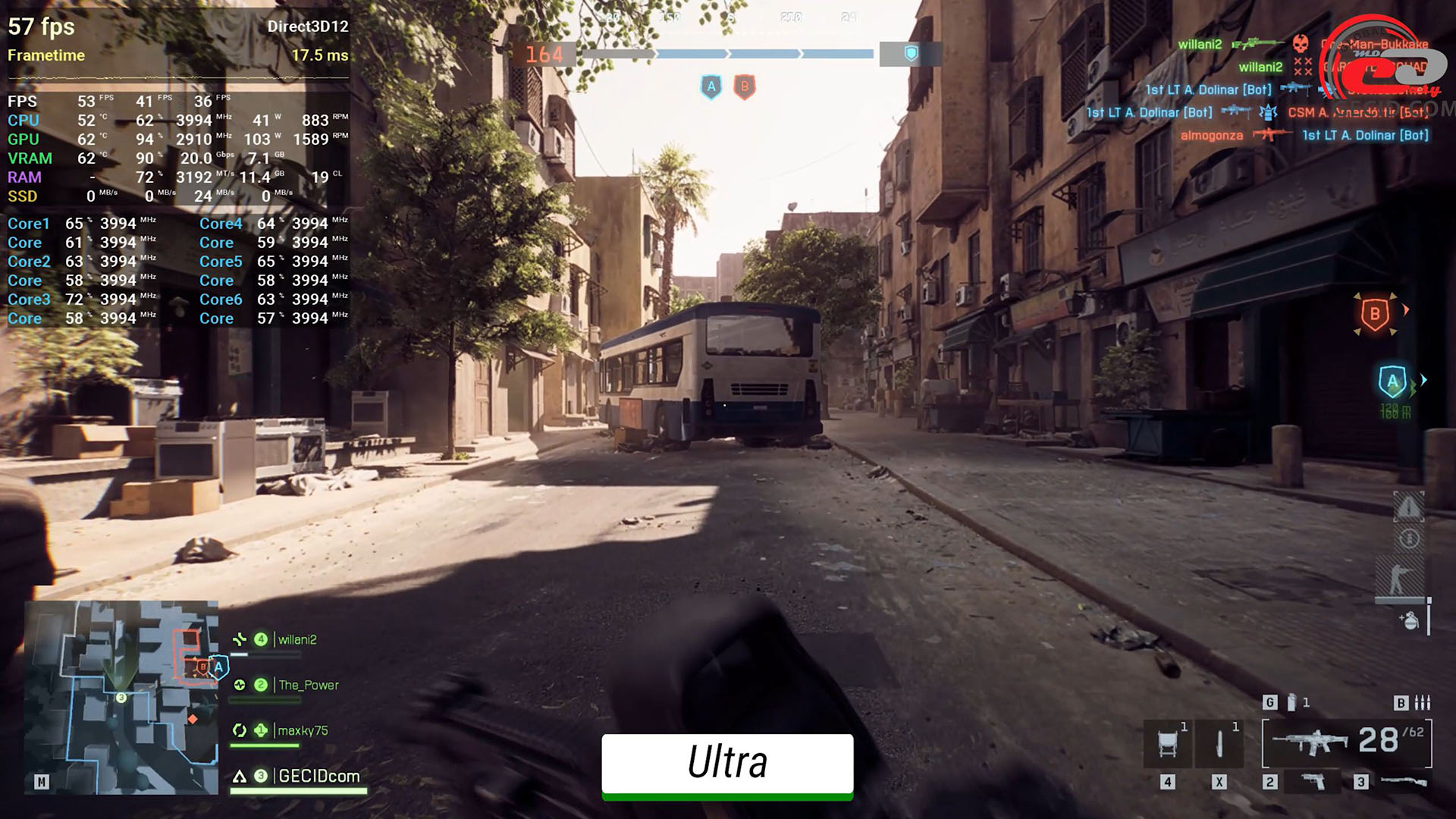Select the deployable gadget in slot 4
Image resolution: width=1456 pixels, height=819 pixels.
[1168, 743]
